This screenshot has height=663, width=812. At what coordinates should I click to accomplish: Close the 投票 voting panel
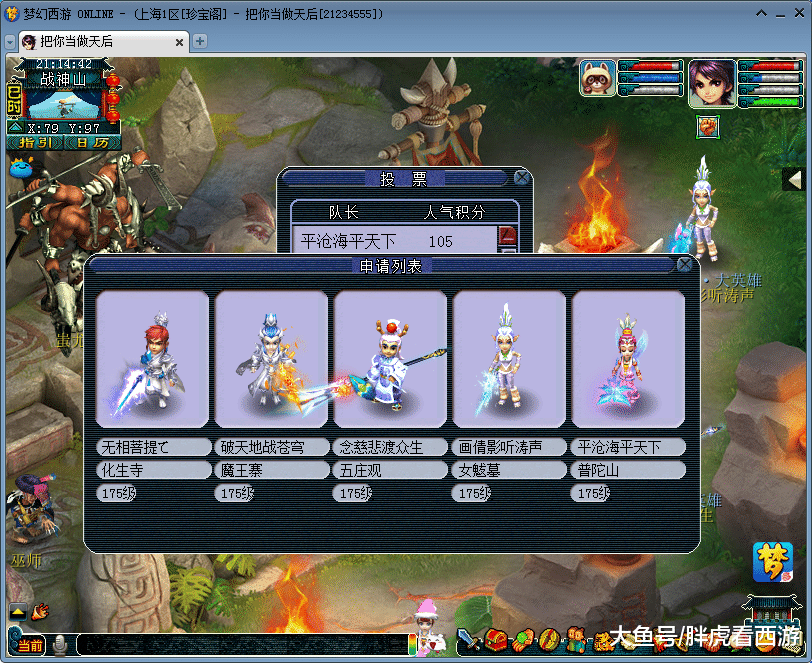click(521, 178)
